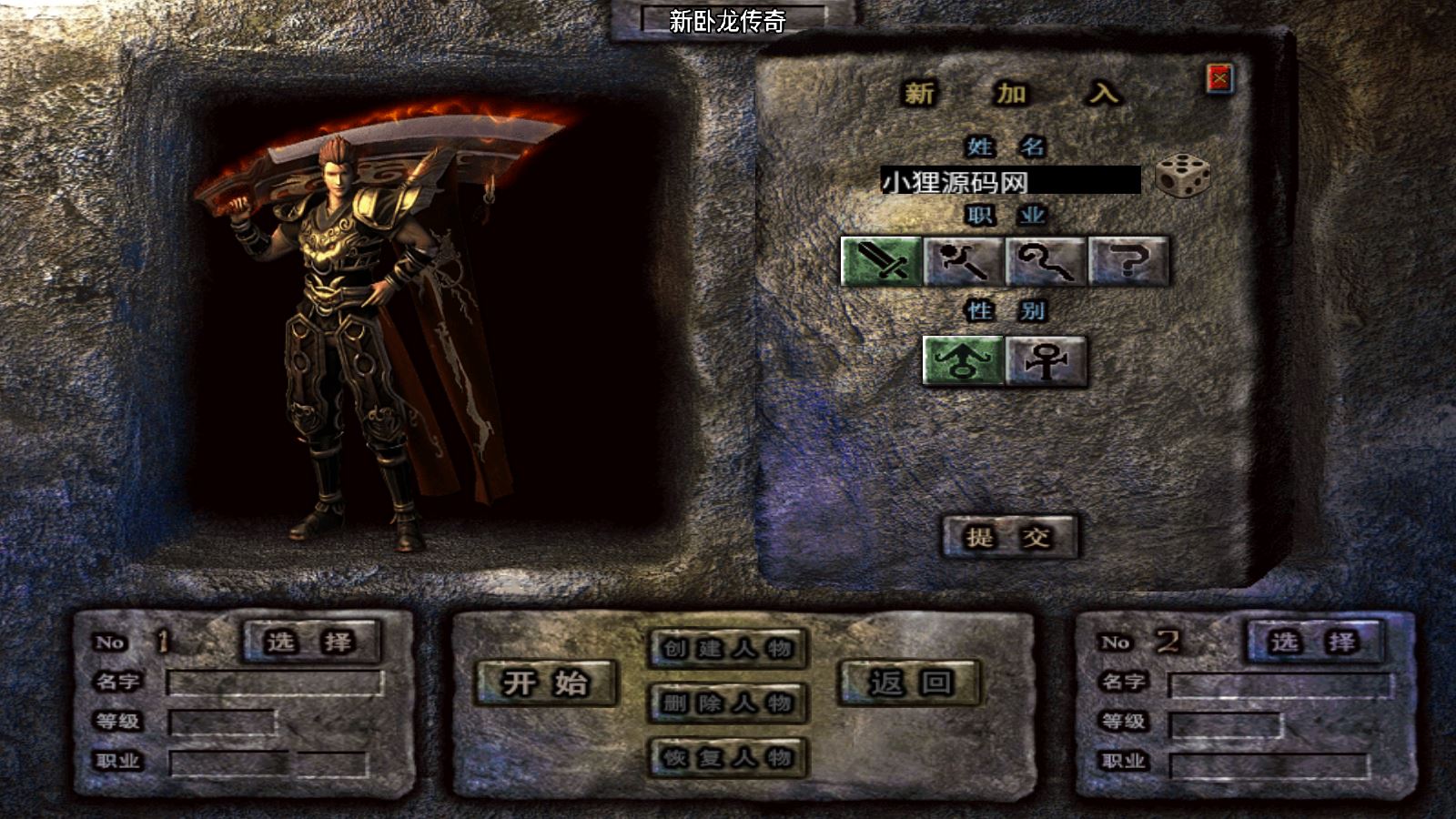Viewport: 1456px width, 819px height.
Task: Open 创建人物 to create a character
Action: [x=728, y=648]
